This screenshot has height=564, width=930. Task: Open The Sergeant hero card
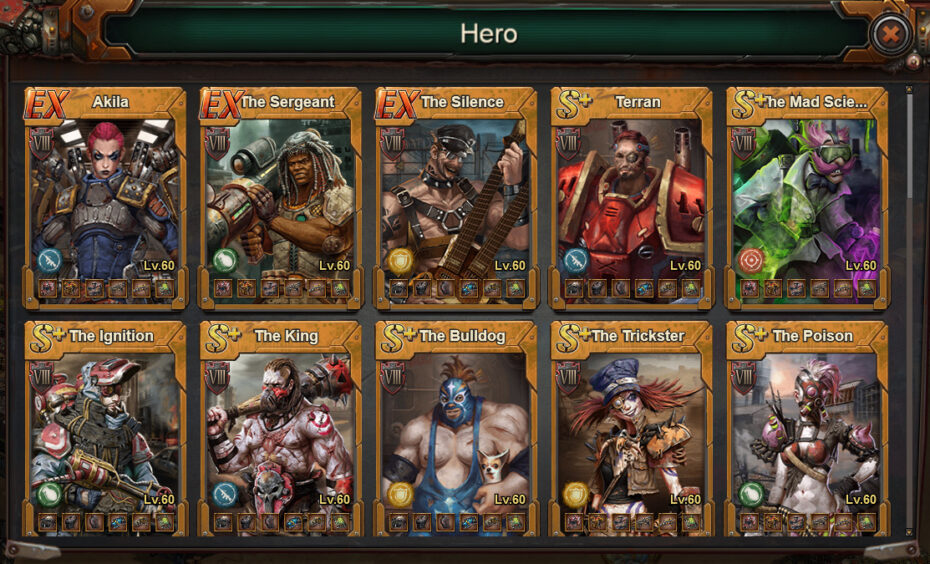[281, 195]
